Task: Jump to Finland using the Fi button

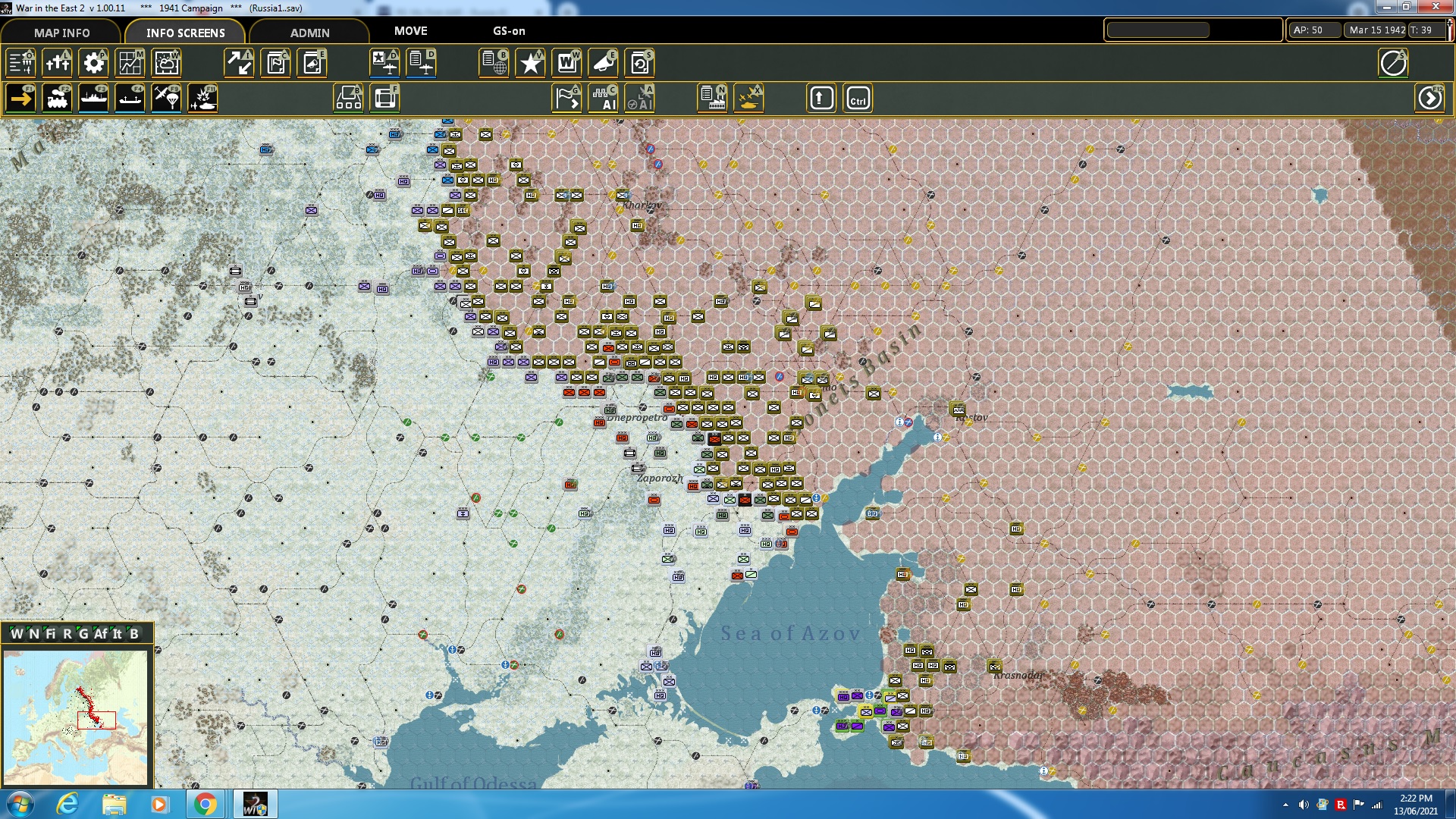Action: click(x=51, y=635)
